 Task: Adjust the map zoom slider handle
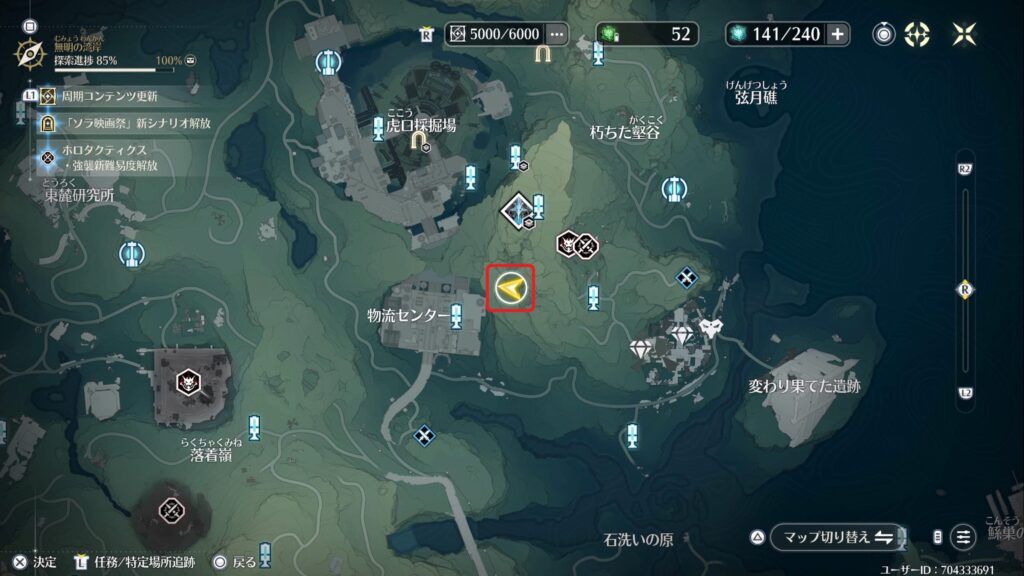tap(965, 289)
